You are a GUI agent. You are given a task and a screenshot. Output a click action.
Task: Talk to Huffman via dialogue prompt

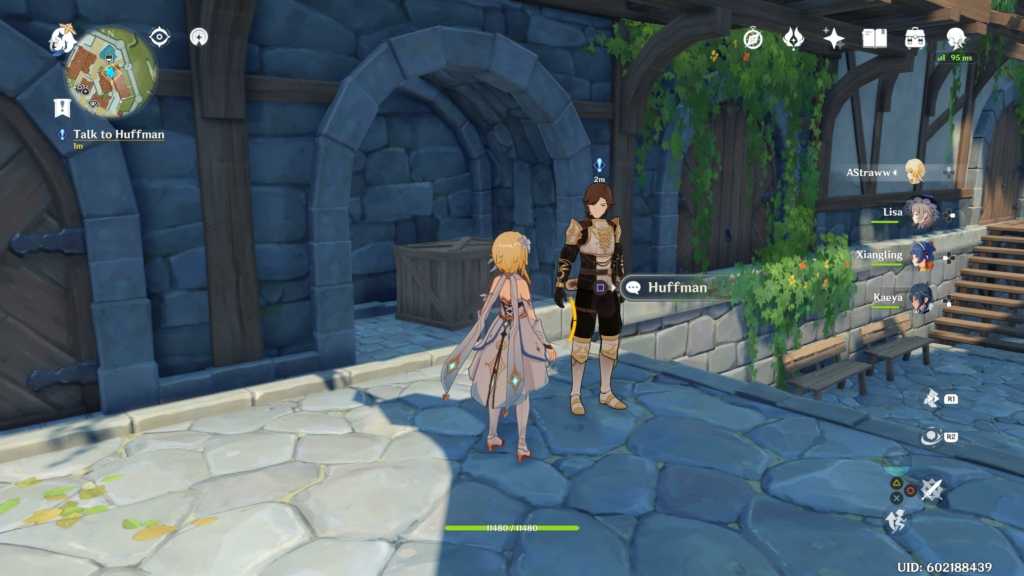[x=668, y=288]
